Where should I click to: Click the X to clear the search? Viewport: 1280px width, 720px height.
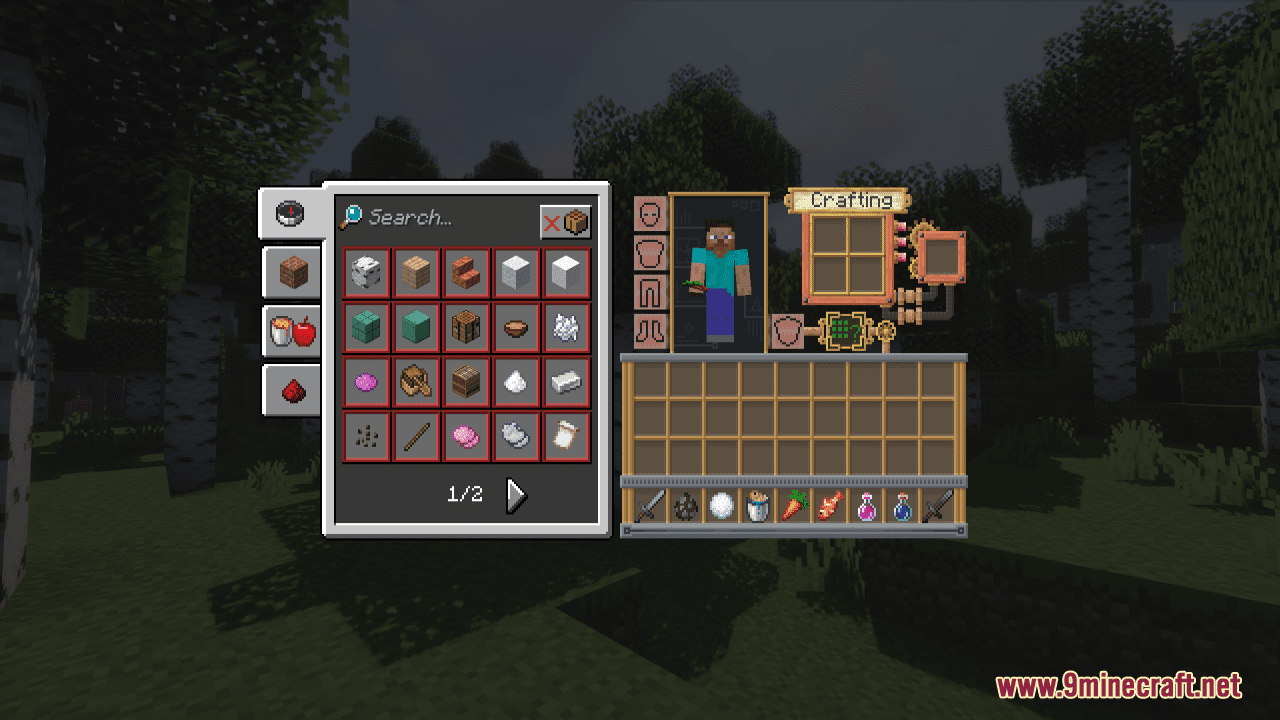pyautogui.click(x=553, y=222)
